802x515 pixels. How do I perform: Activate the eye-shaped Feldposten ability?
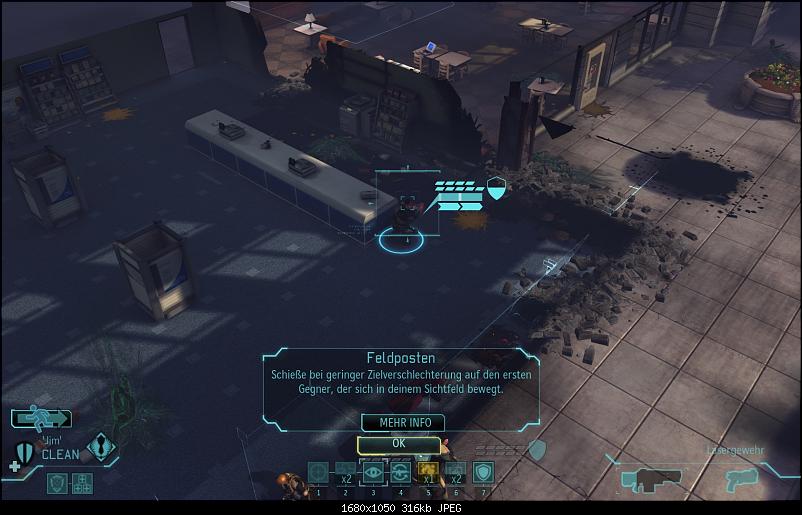click(x=373, y=472)
